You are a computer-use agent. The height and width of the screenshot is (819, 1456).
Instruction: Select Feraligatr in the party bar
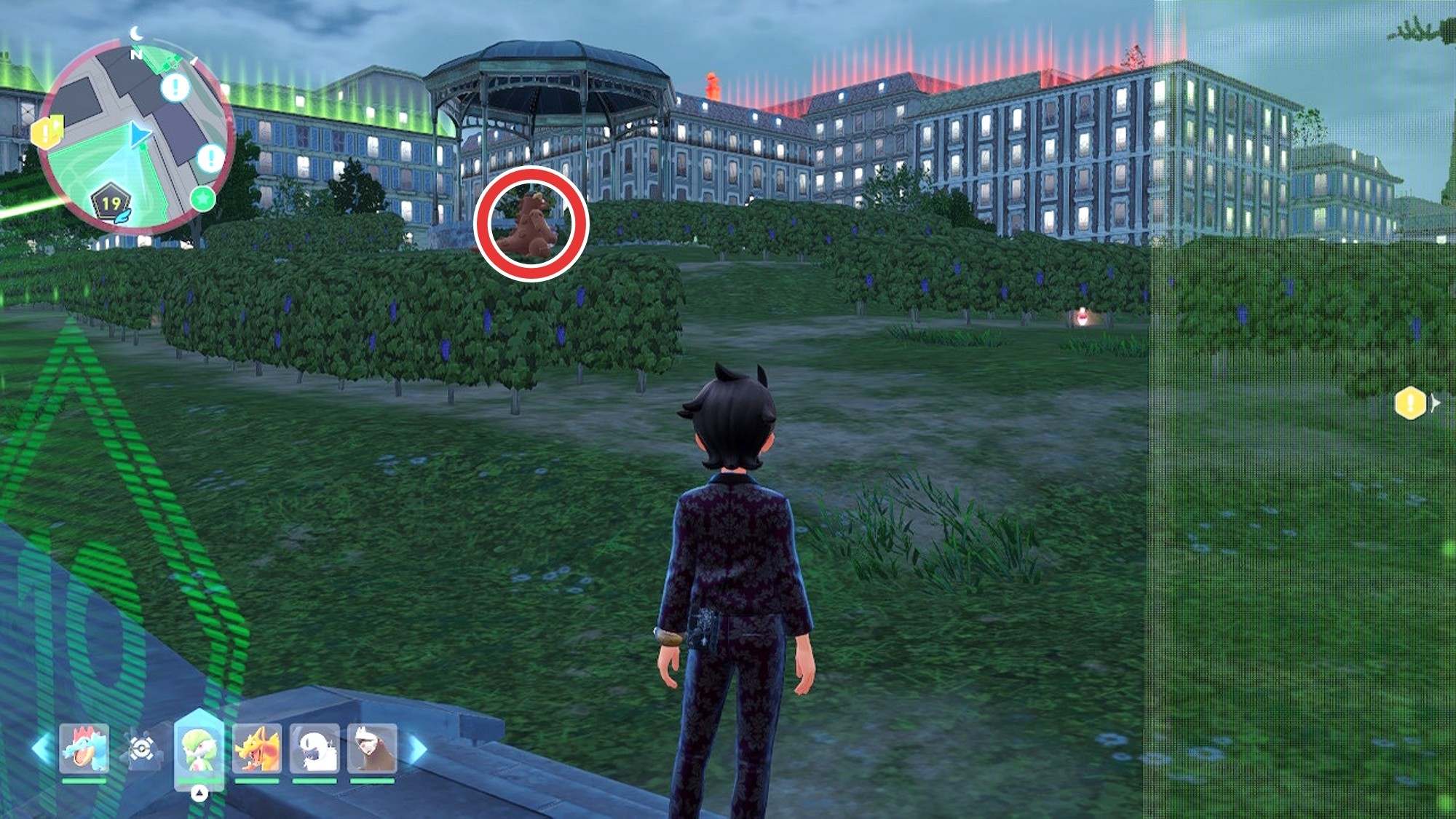84,748
